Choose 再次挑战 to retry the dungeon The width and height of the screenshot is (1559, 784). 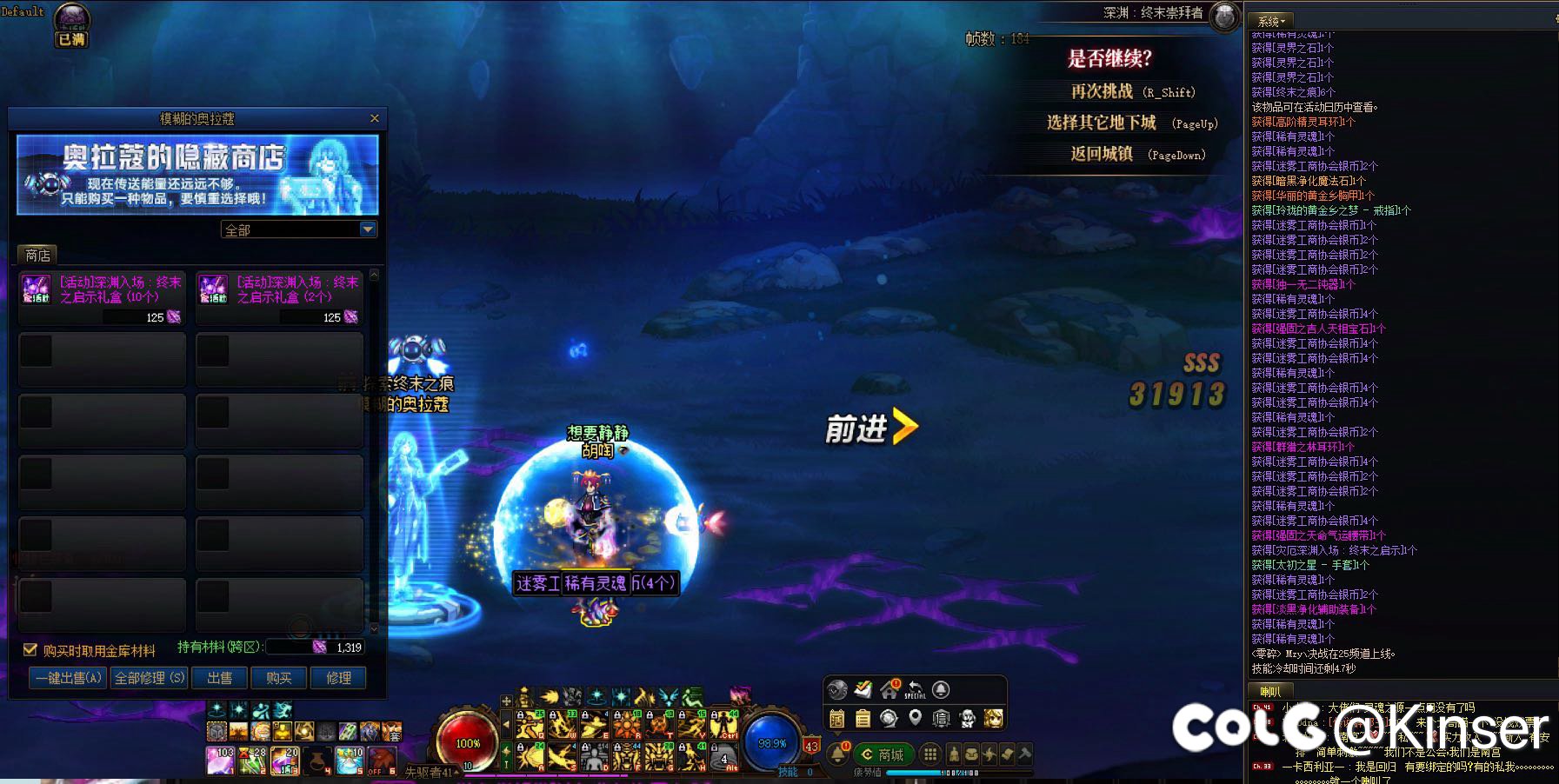coord(1102,91)
